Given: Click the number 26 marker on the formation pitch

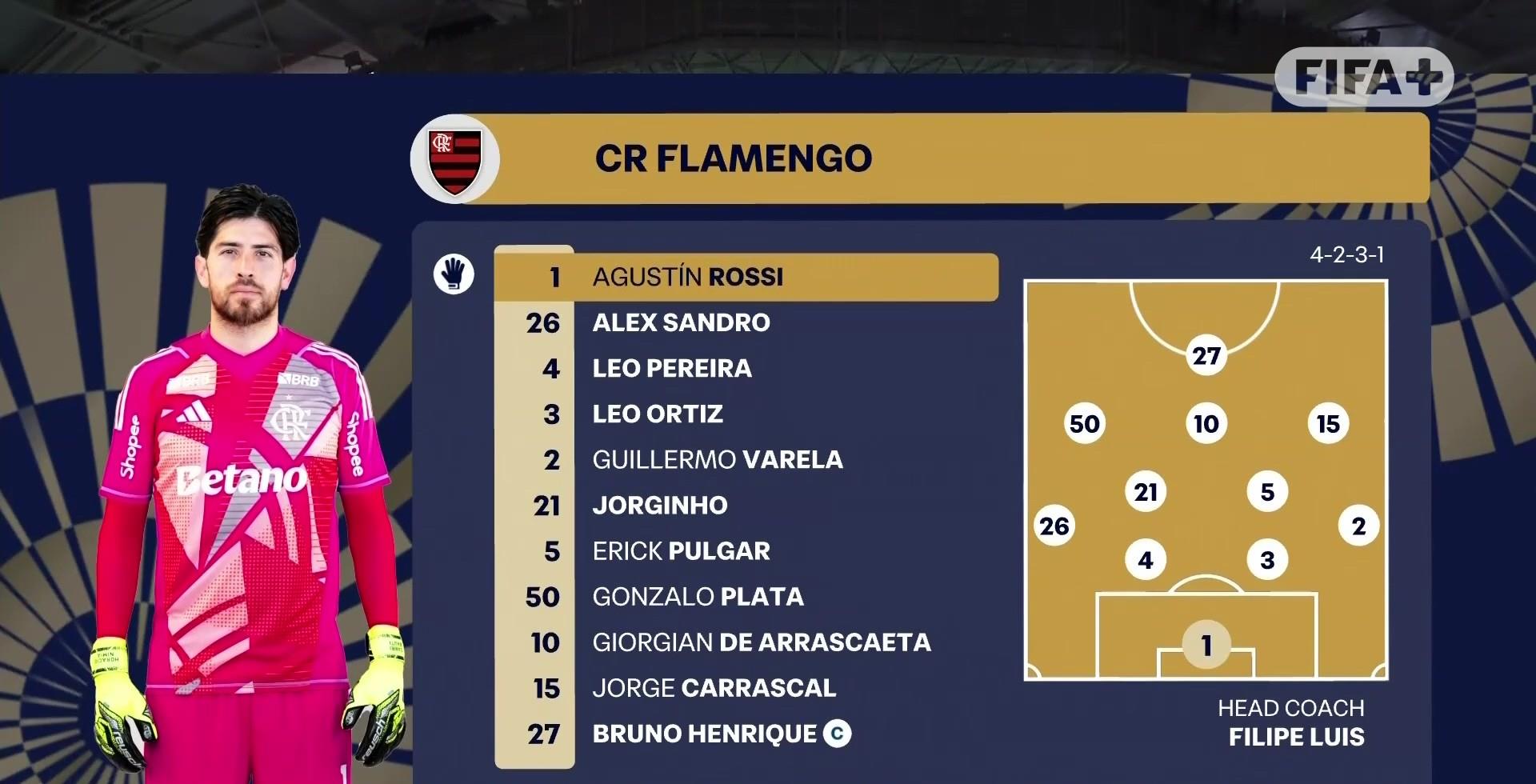Looking at the screenshot, I should point(1054,526).
